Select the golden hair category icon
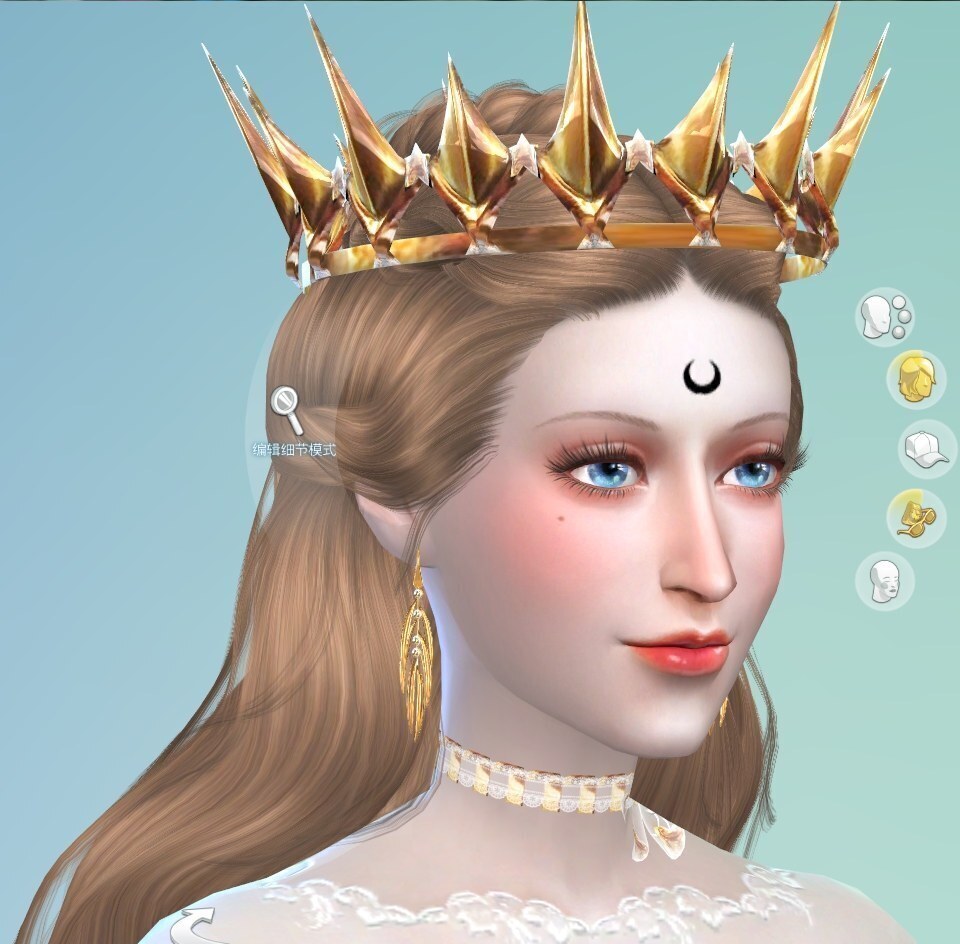Screen dimensions: 960x944 [x=915, y=379]
